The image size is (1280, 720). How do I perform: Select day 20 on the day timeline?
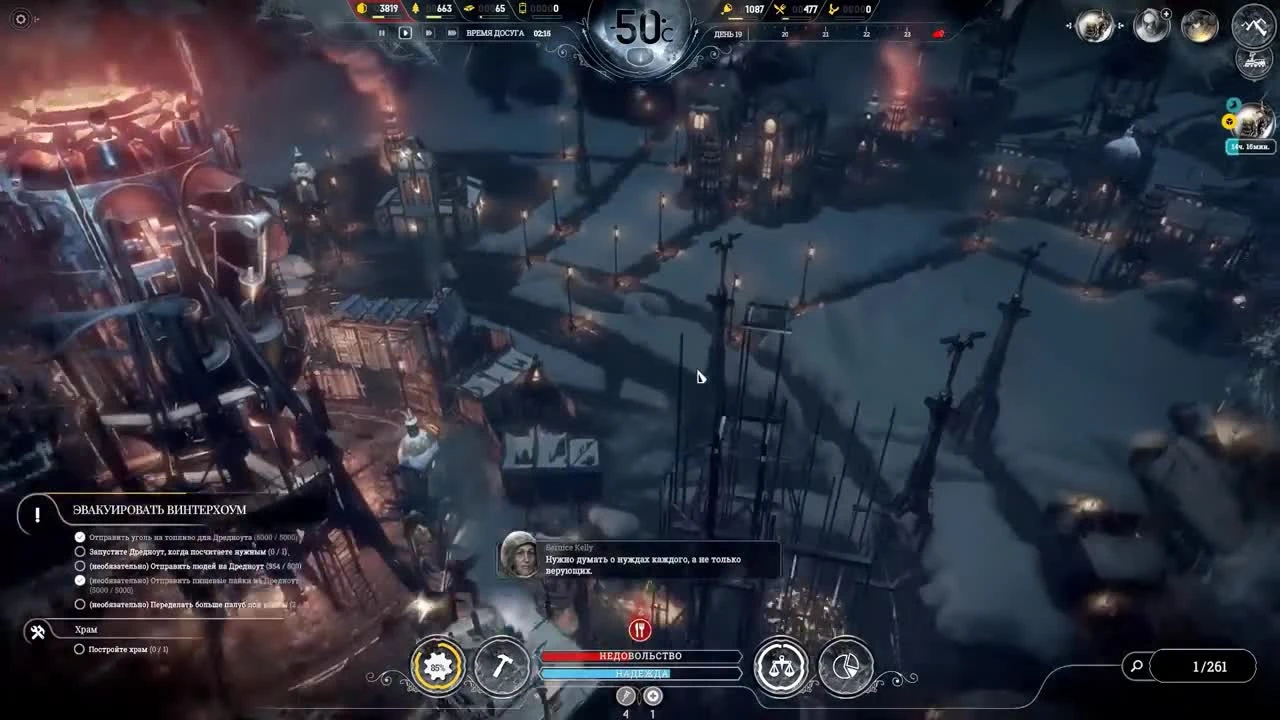click(784, 32)
